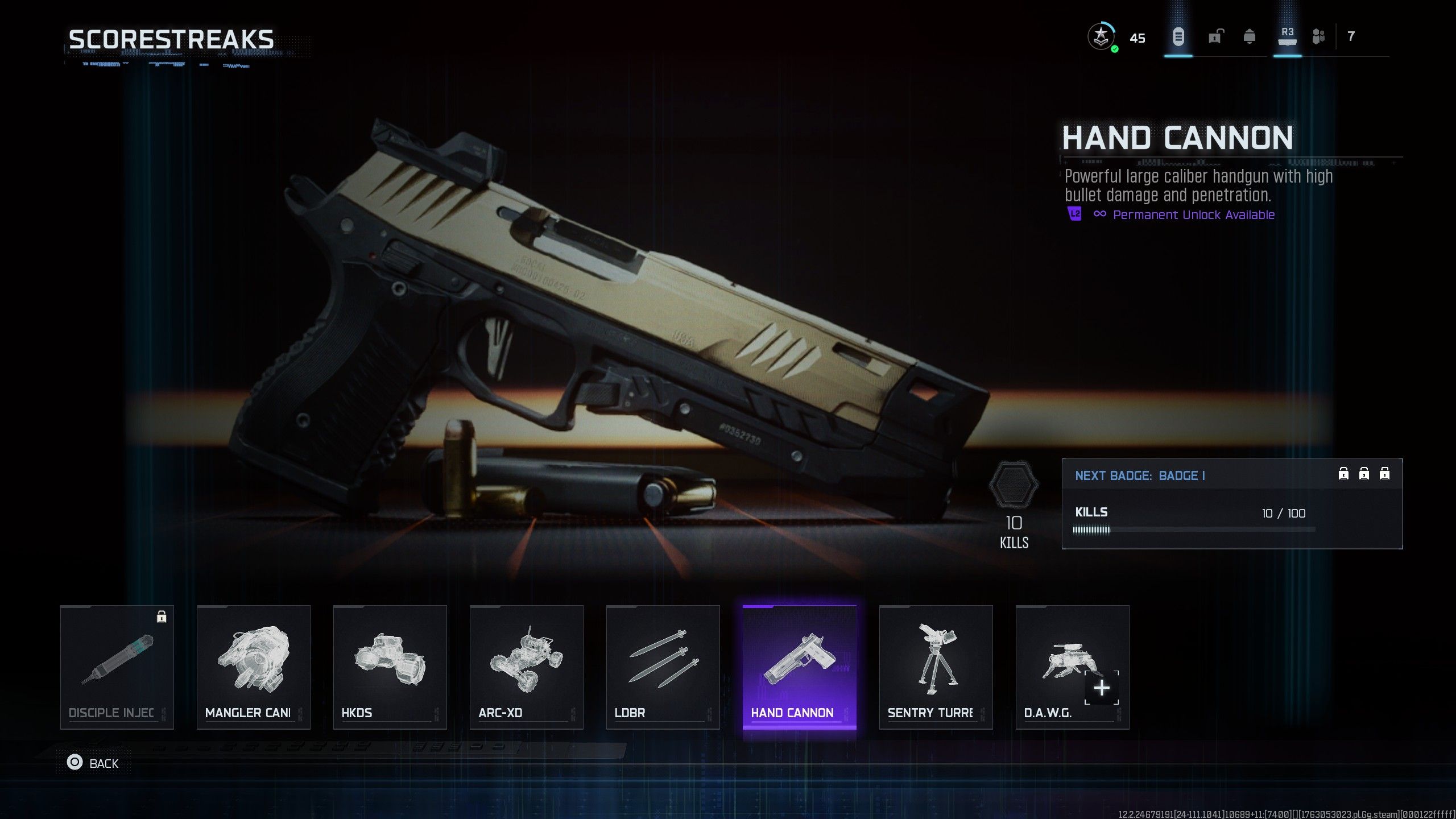
Task: Click the open padlock unlock icon
Action: tap(1214, 38)
